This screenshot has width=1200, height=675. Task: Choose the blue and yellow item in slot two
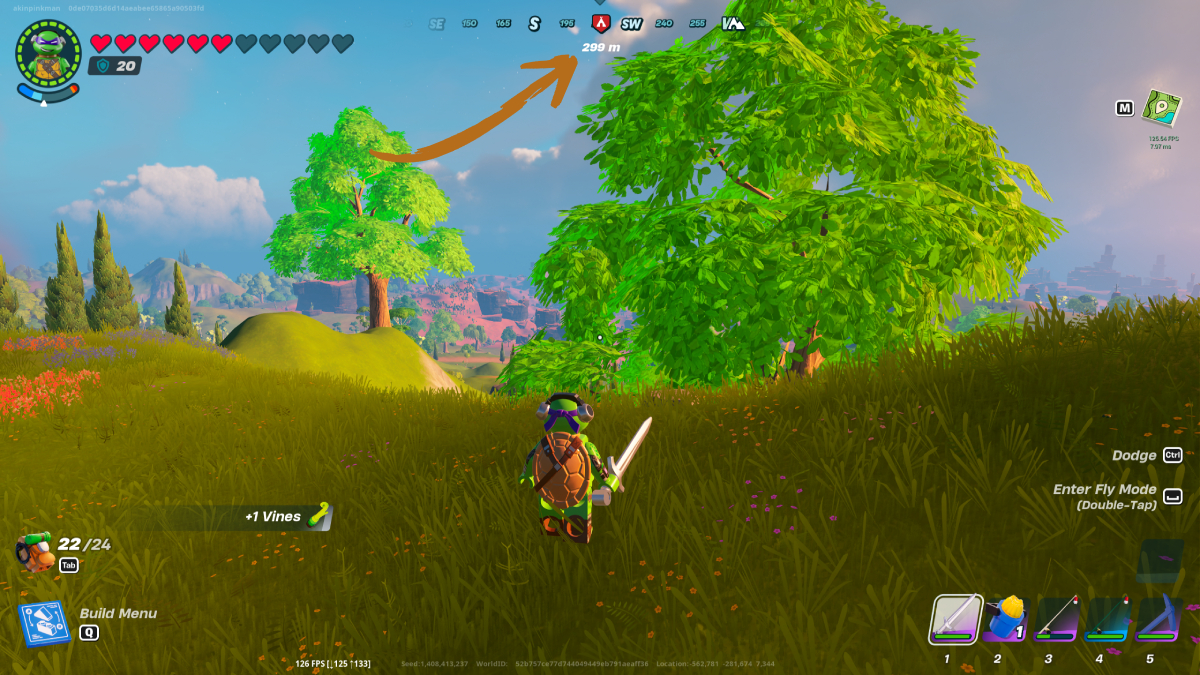point(1005,618)
